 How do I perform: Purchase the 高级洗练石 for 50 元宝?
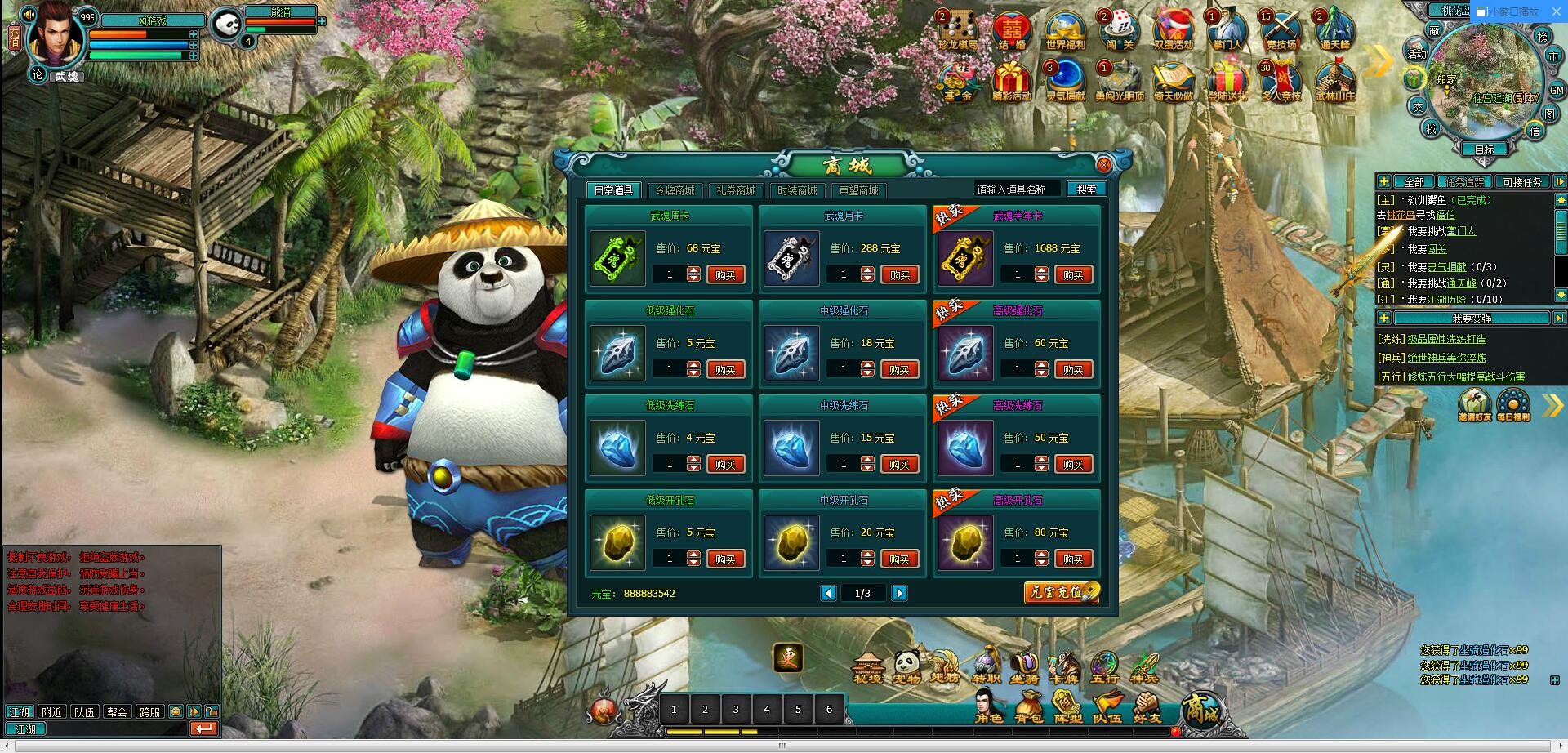pos(1073,465)
